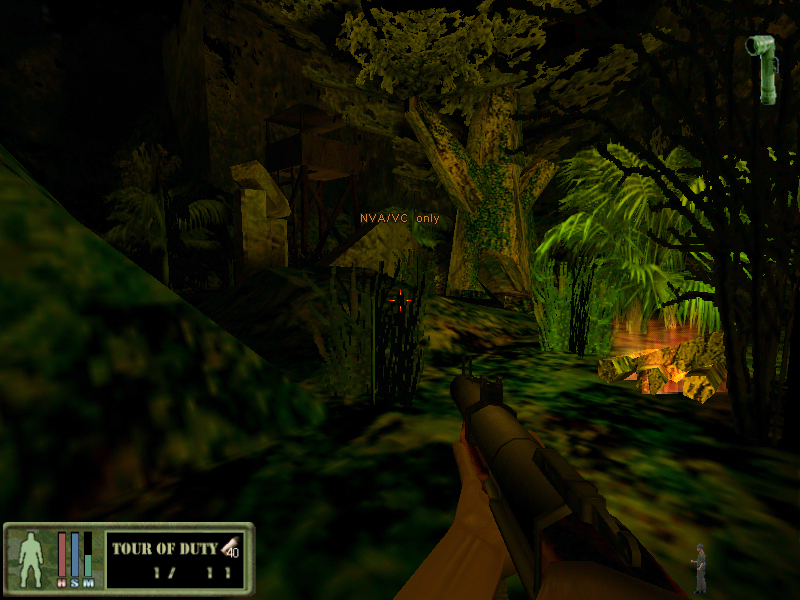Screen dimensions: 800x600
Task: Click the flashlight icon
Action: click(767, 67)
